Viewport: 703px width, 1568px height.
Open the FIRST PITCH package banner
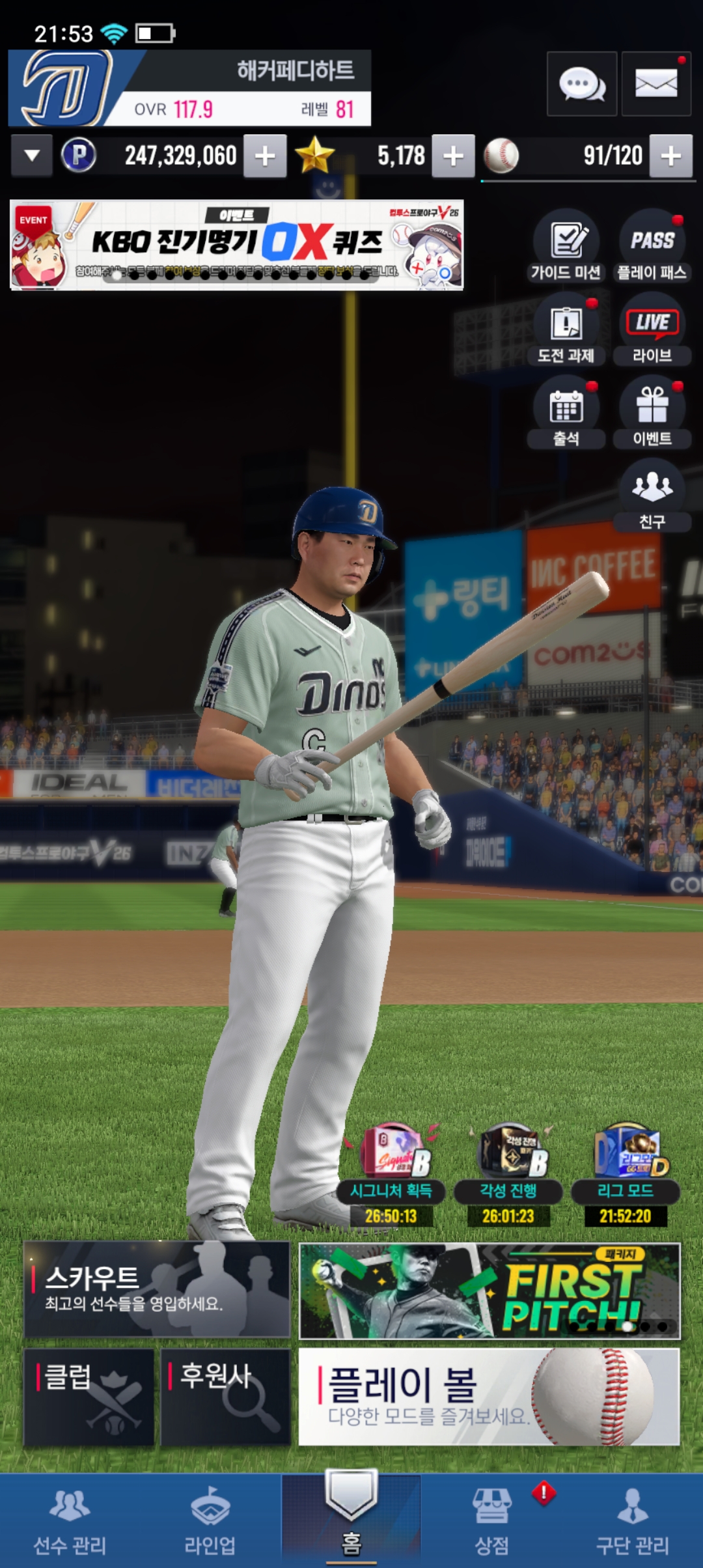(x=489, y=1291)
